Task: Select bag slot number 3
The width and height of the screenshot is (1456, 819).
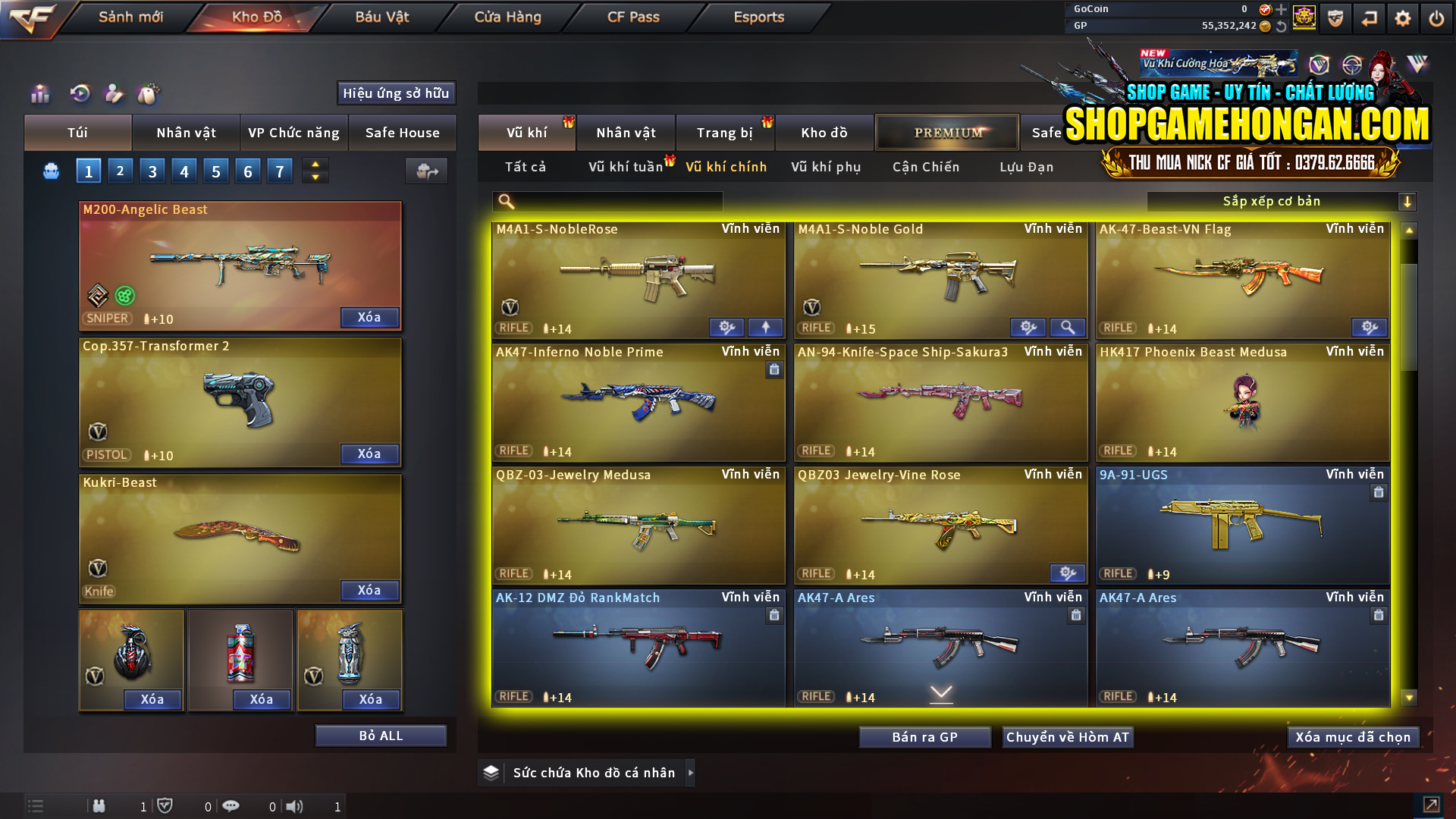Action: [152, 171]
